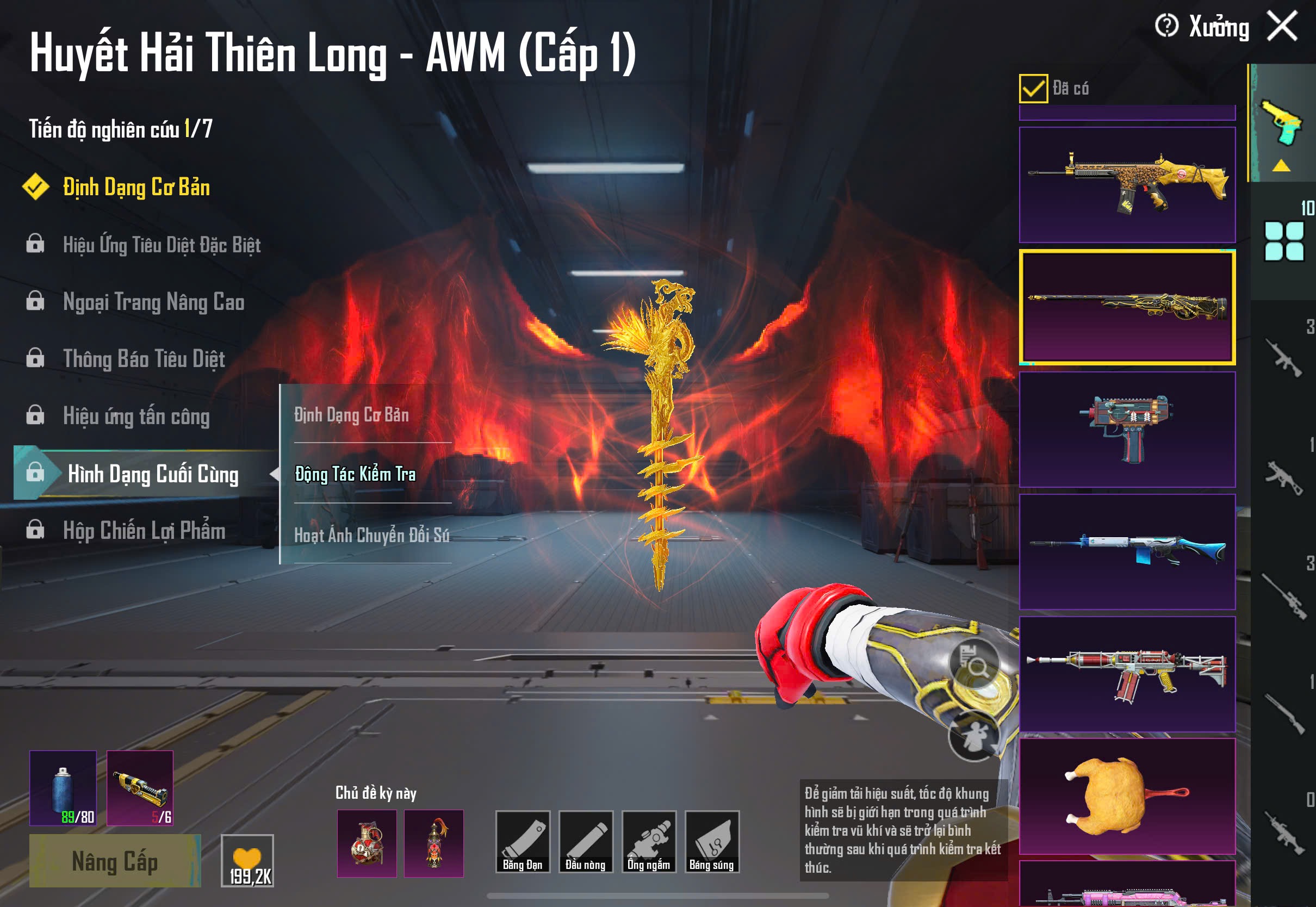1316x907 pixels.
Task: Pick the roast chicken pan skin
Action: [x=1127, y=796]
